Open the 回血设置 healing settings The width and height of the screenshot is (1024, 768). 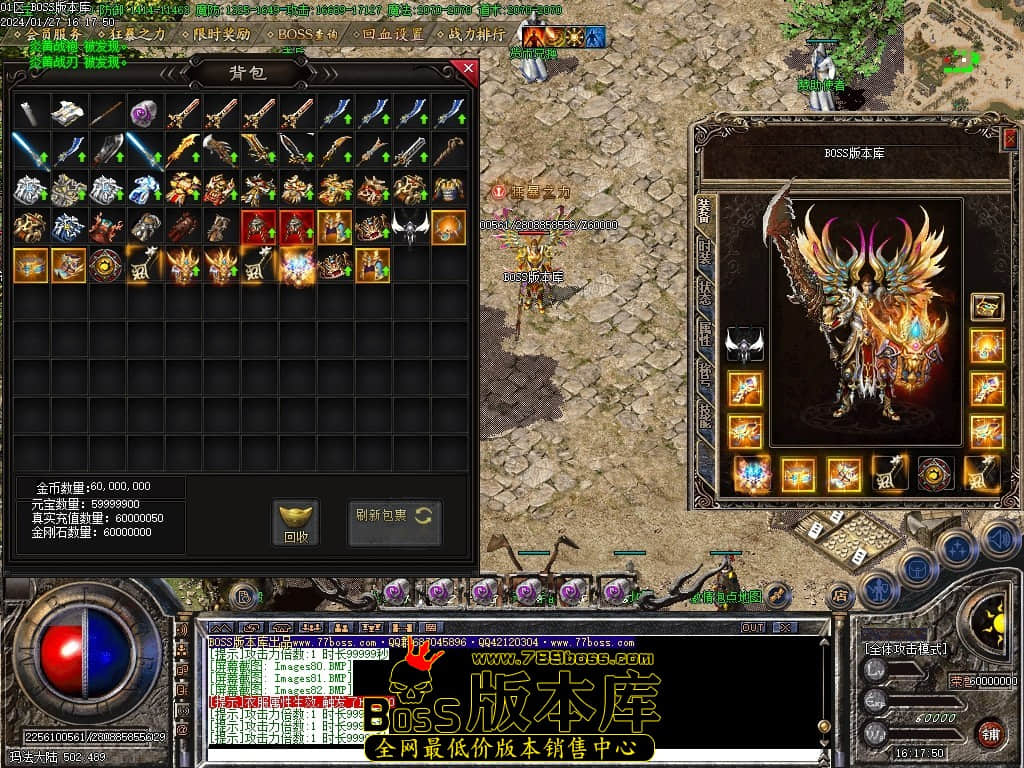point(393,34)
